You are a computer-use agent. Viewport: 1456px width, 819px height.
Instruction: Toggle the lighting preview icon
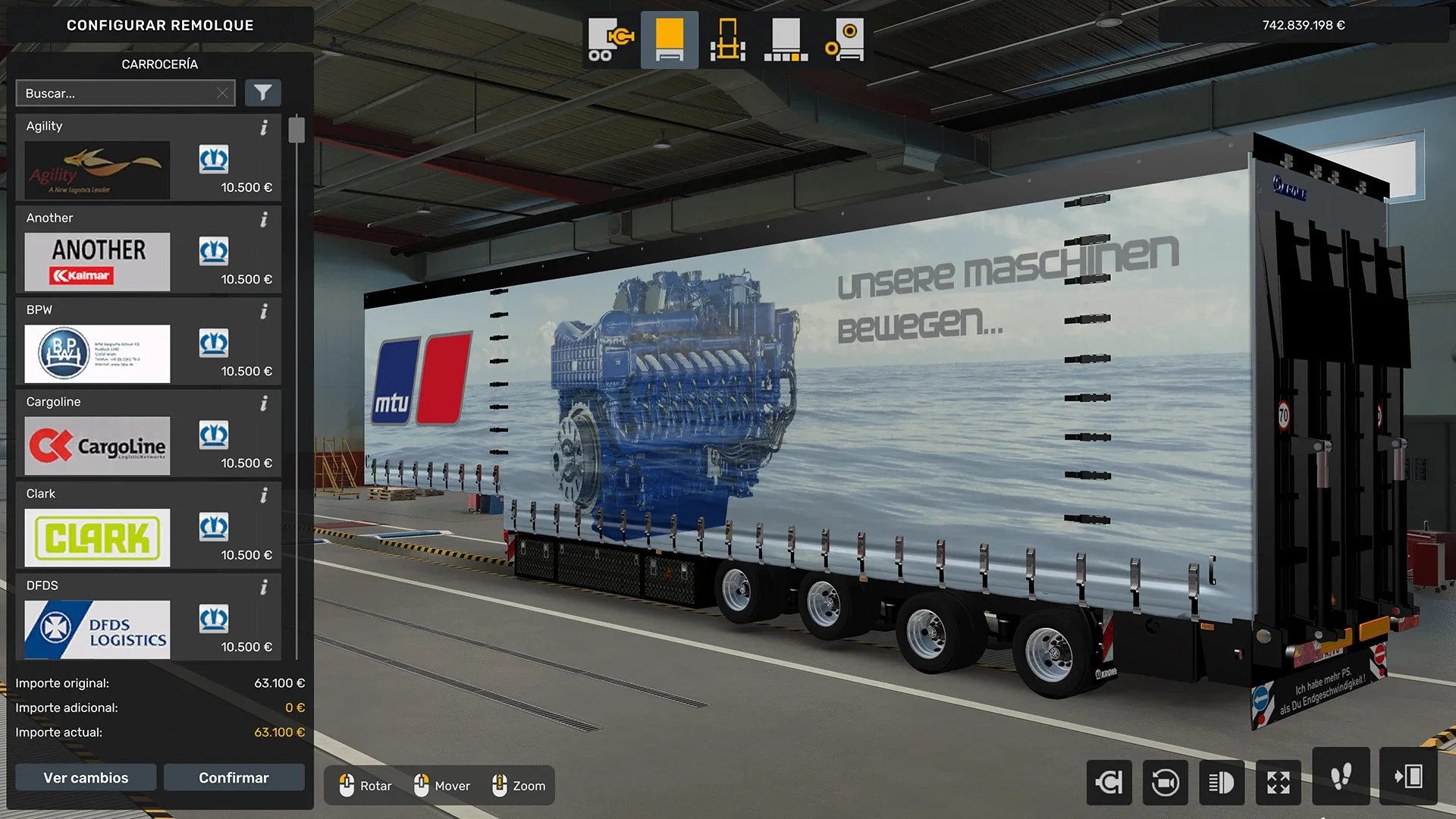pos(1222,782)
